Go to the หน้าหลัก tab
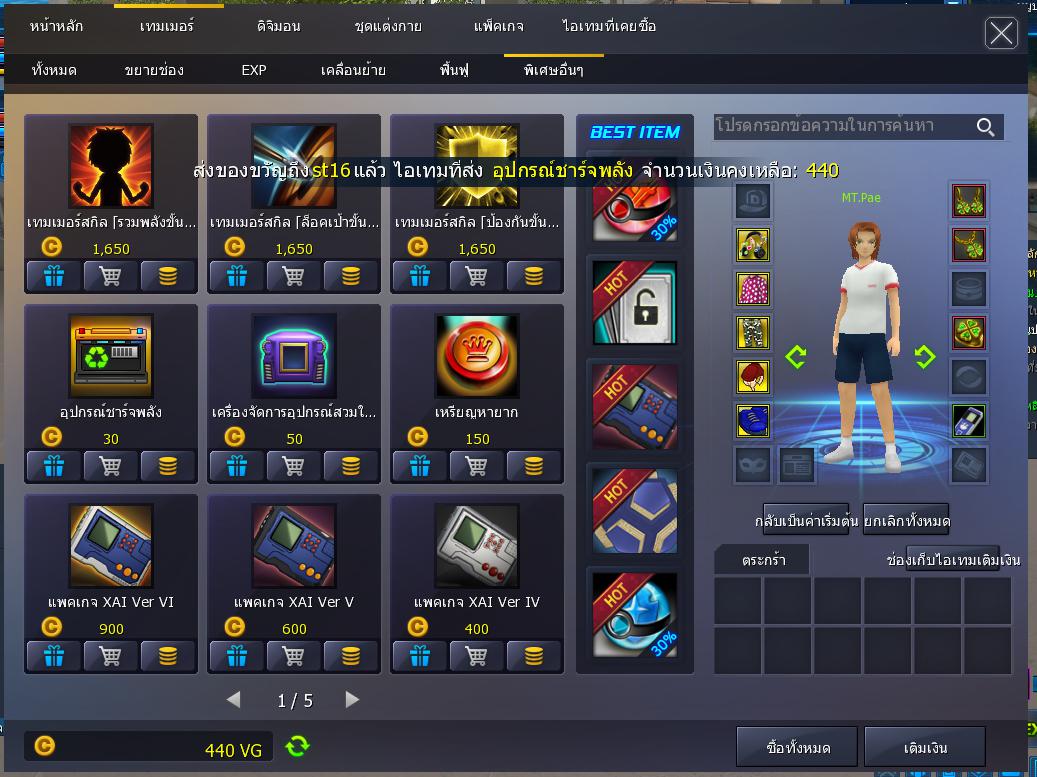1037x777 pixels. coord(55,26)
